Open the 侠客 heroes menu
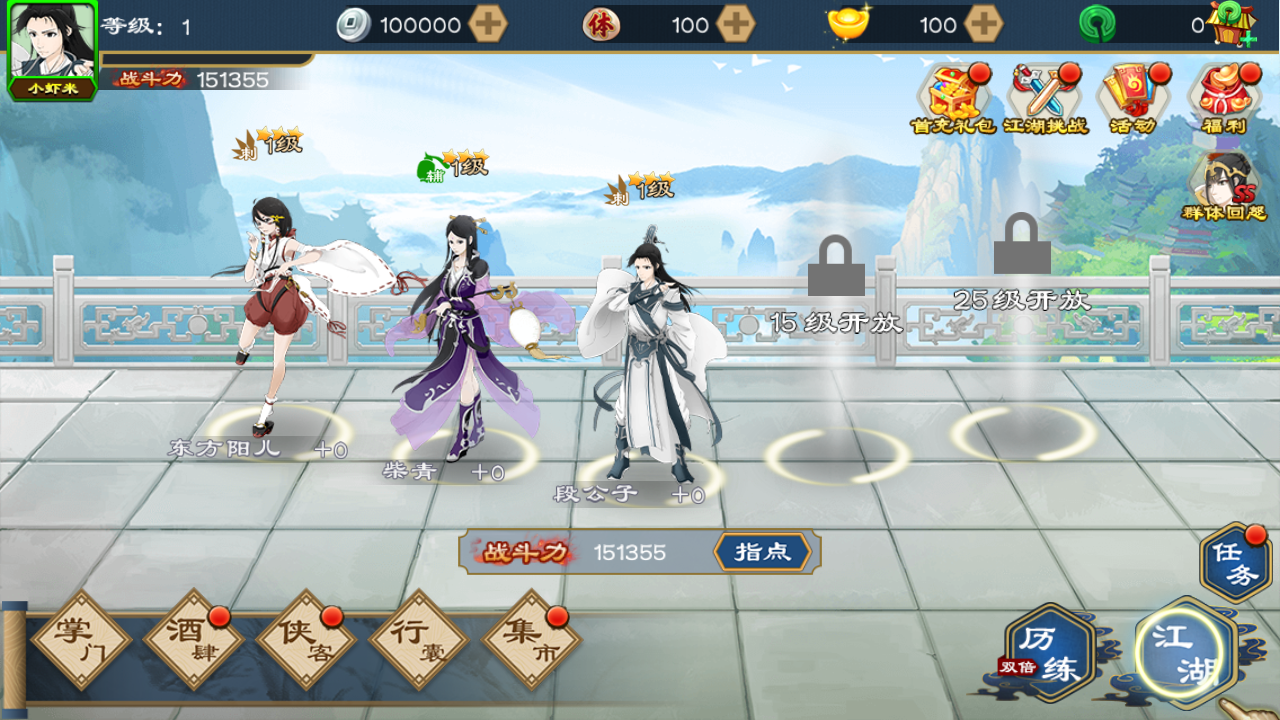Screen dimensions: 1280x720 [x=306, y=640]
